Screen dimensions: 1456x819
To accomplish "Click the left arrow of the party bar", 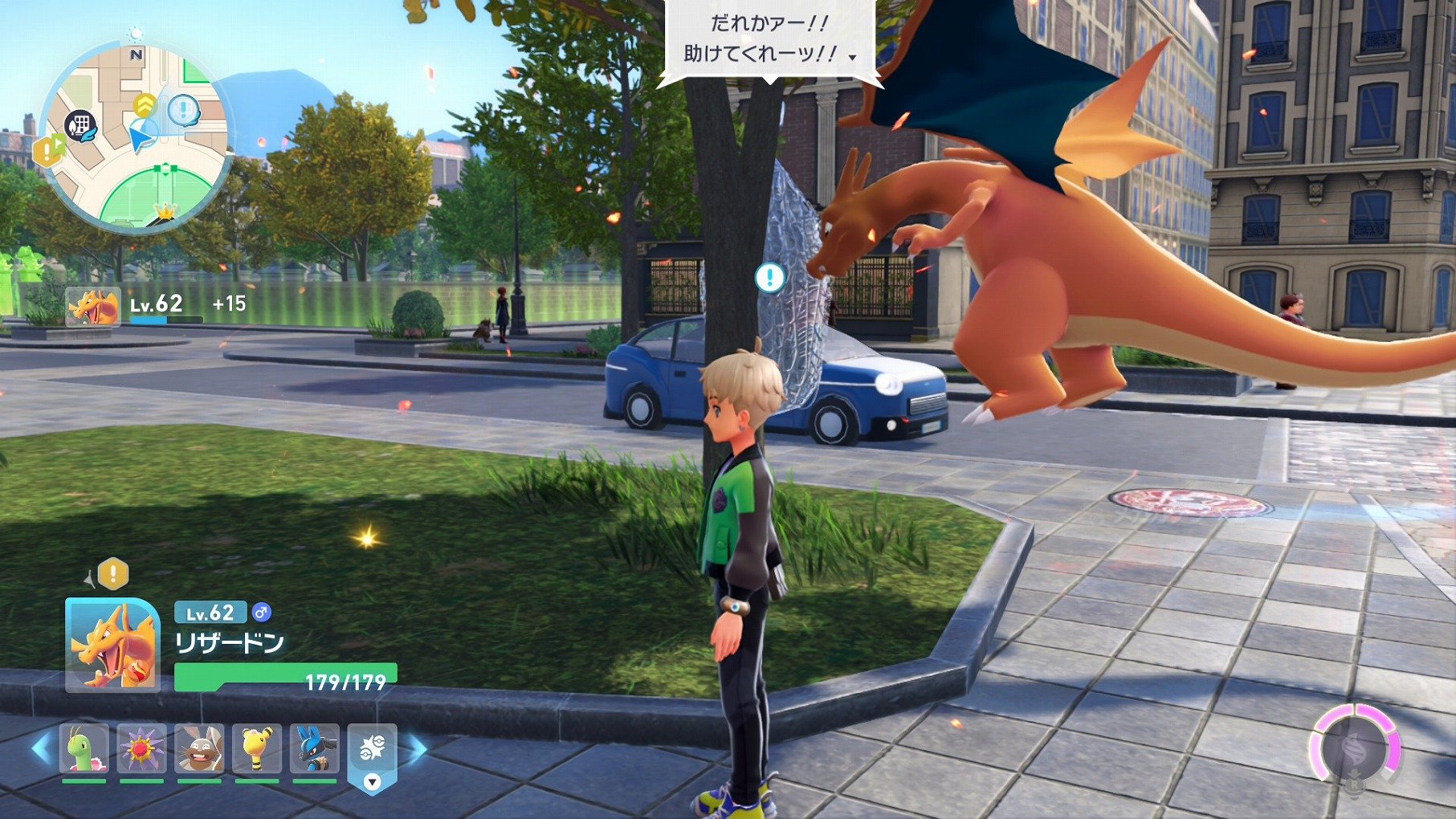I will pyautogui.click(x=41, y=748).
